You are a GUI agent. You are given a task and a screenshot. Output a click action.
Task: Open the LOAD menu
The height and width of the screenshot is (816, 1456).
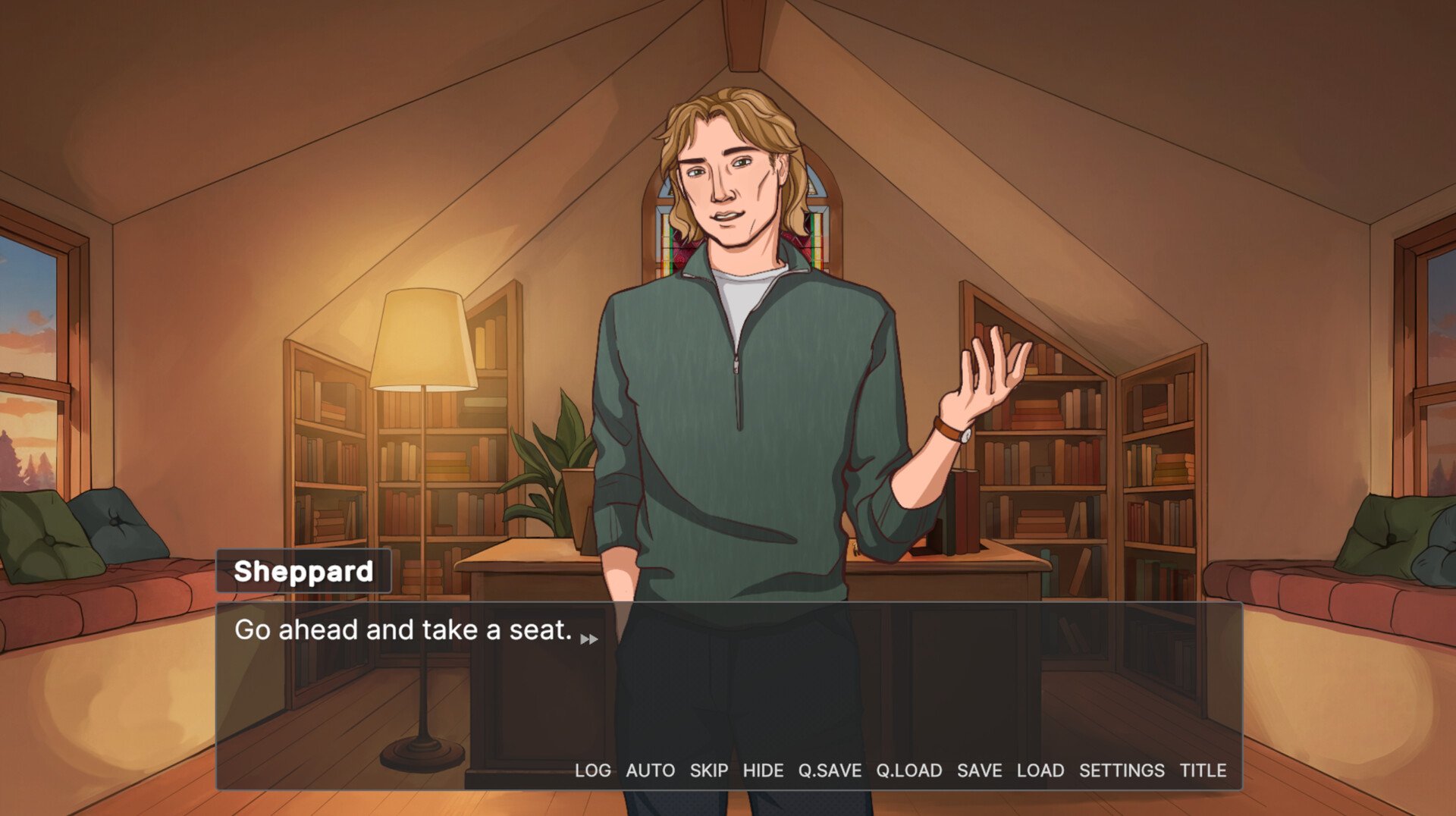point(1040,770)
